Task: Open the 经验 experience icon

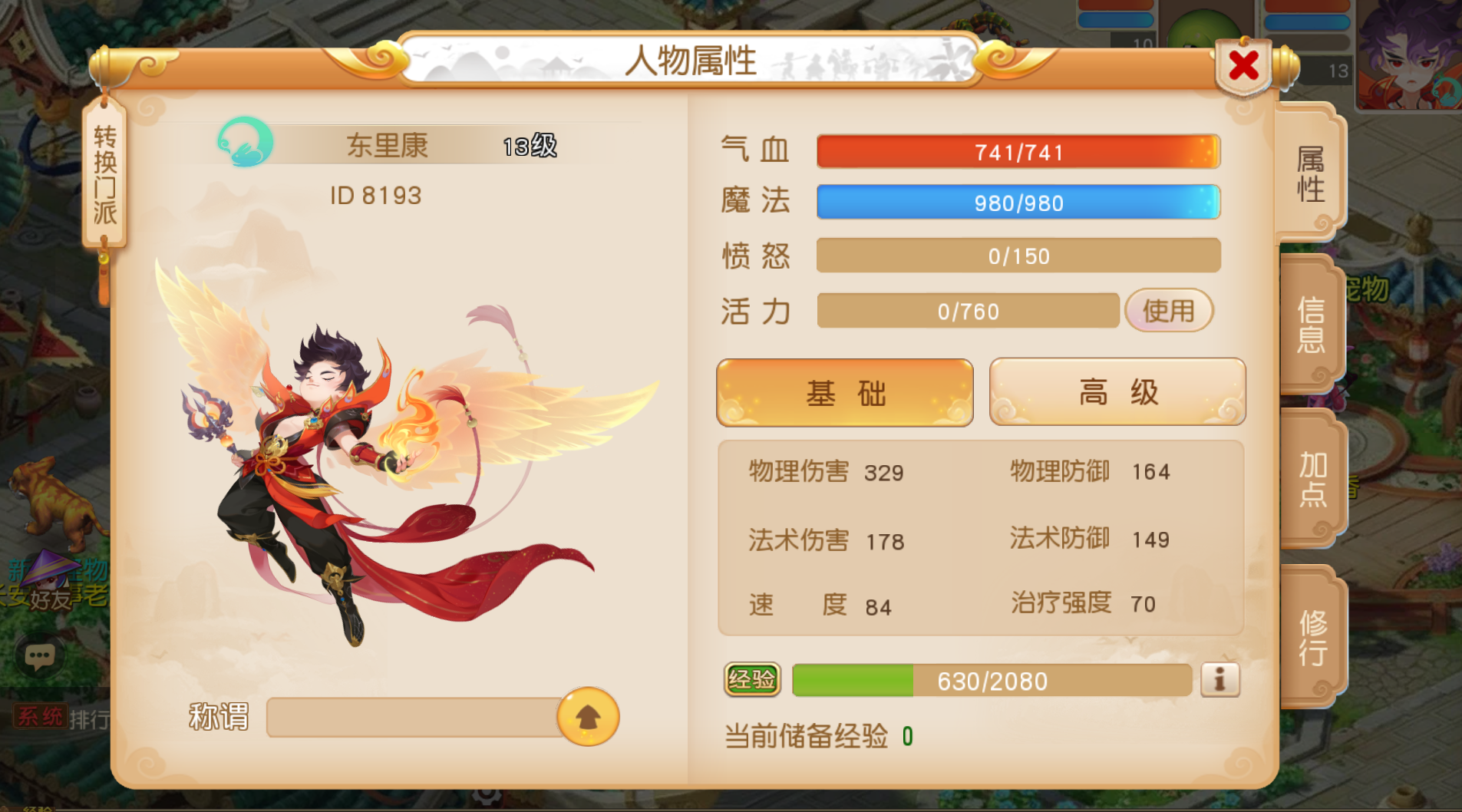Action: coord(754,680)
